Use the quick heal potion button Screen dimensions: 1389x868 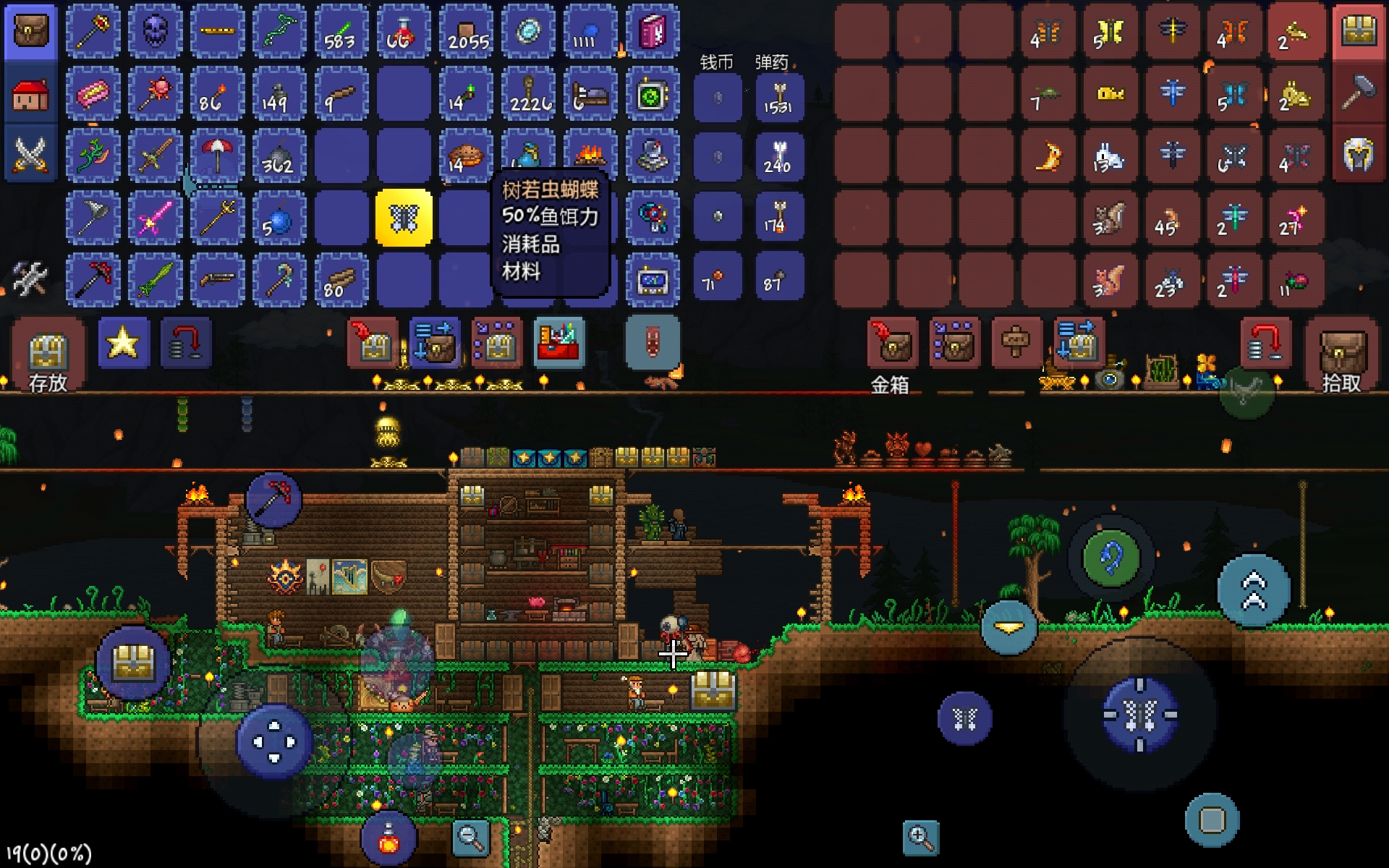388,839
